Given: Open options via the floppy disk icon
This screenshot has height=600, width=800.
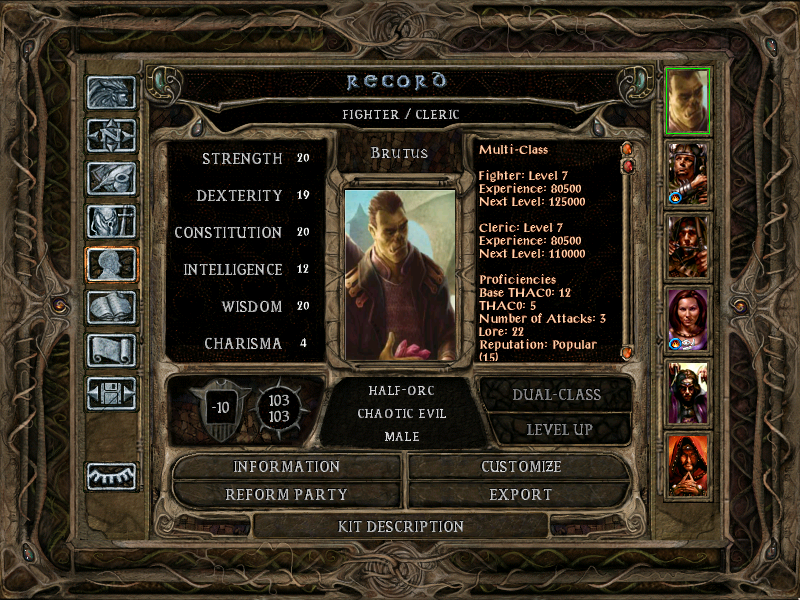Looking at the screenshot, I should click(x=111, y=393).
